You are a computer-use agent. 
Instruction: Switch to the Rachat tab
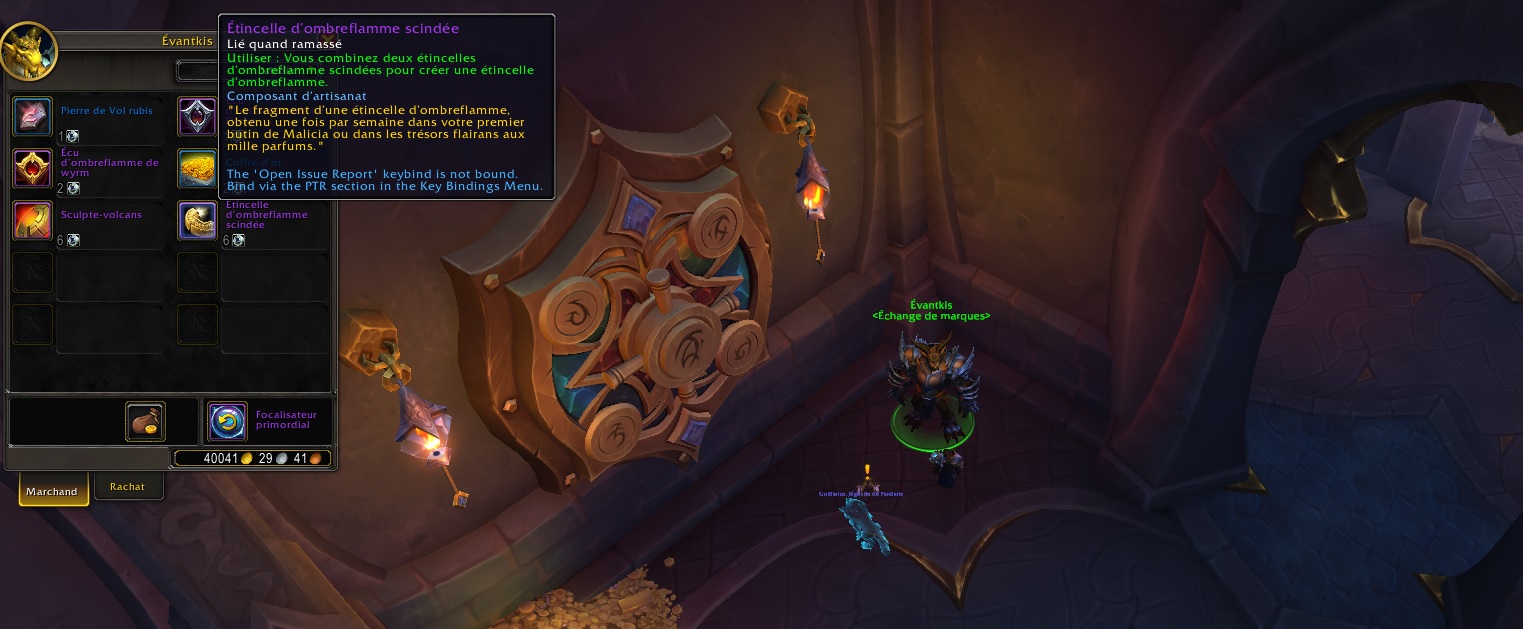128,487
